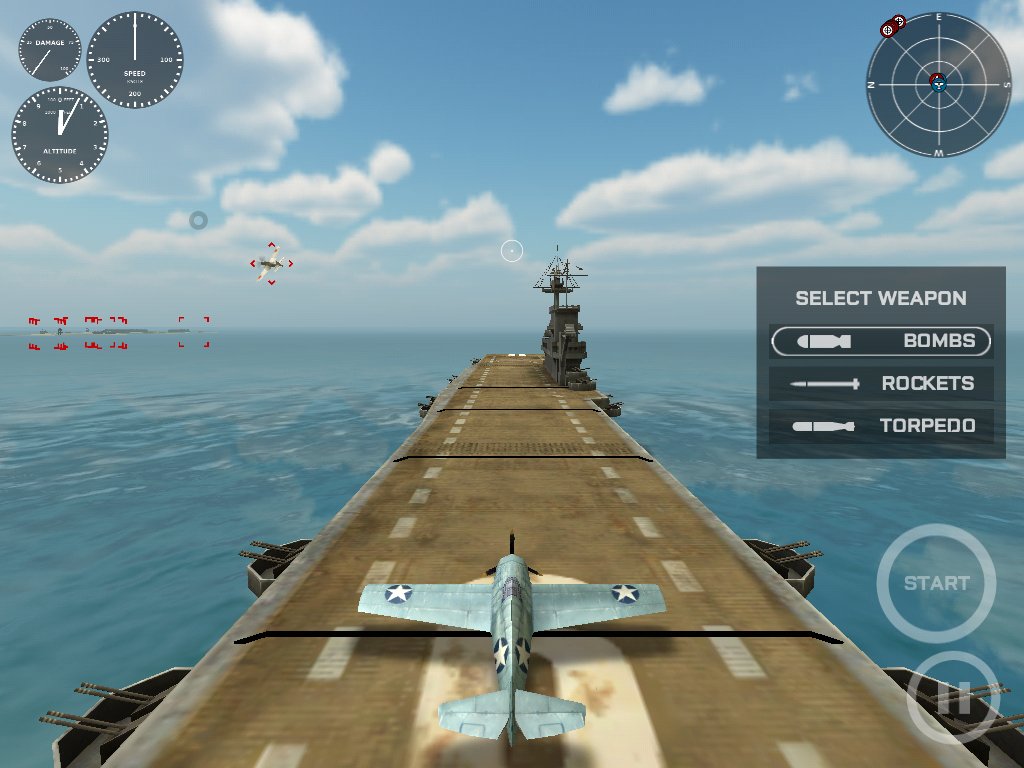This screenshot has height=768, width=1024.
Task: Tap the START button to take off
Action: 936,583
